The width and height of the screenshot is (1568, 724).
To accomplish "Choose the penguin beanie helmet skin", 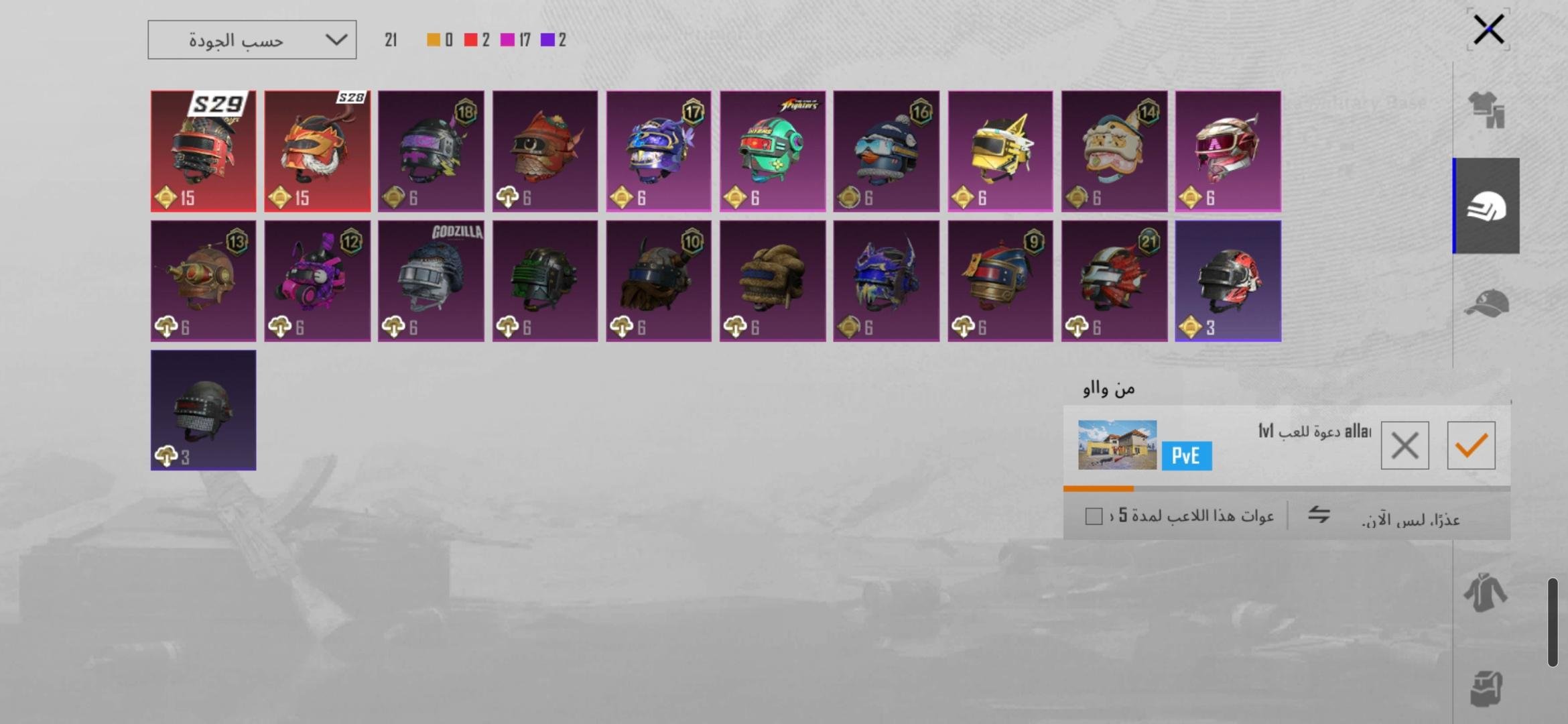I will (x=886, y=152).
